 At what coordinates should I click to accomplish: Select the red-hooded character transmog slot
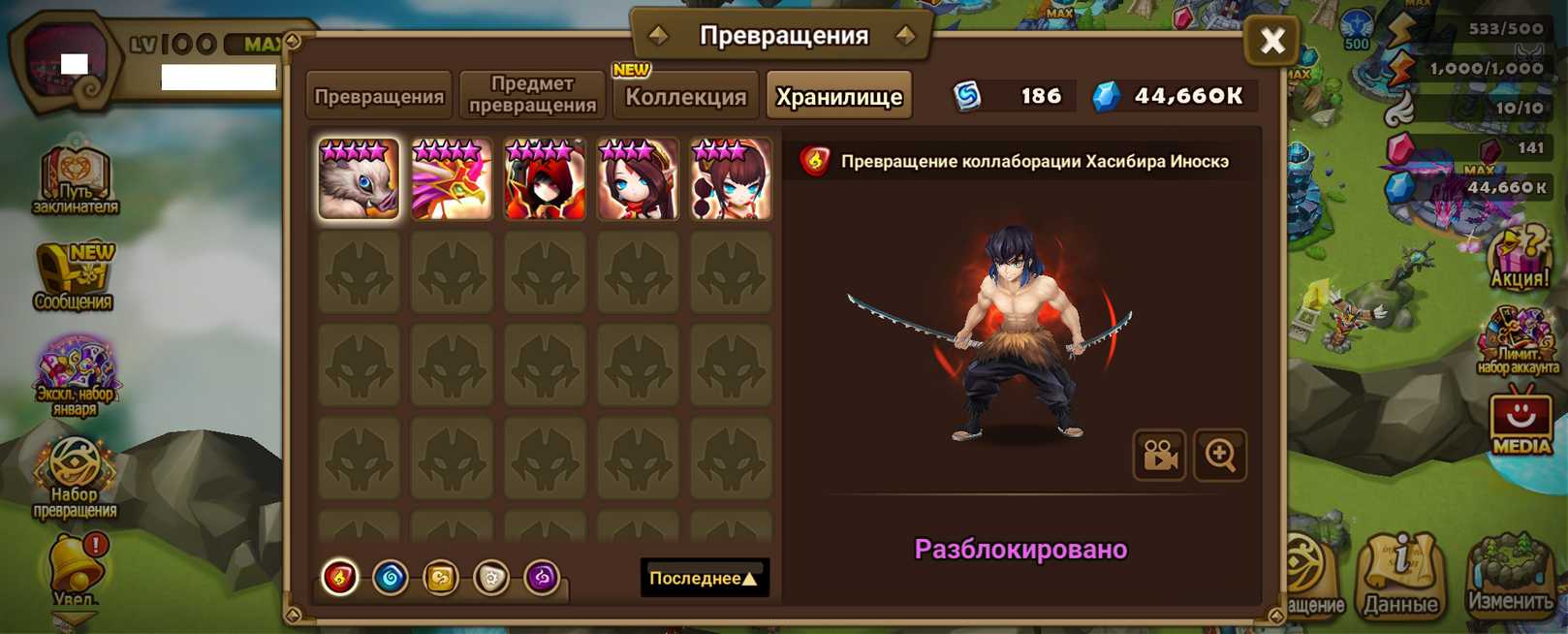tap(545, 179)
